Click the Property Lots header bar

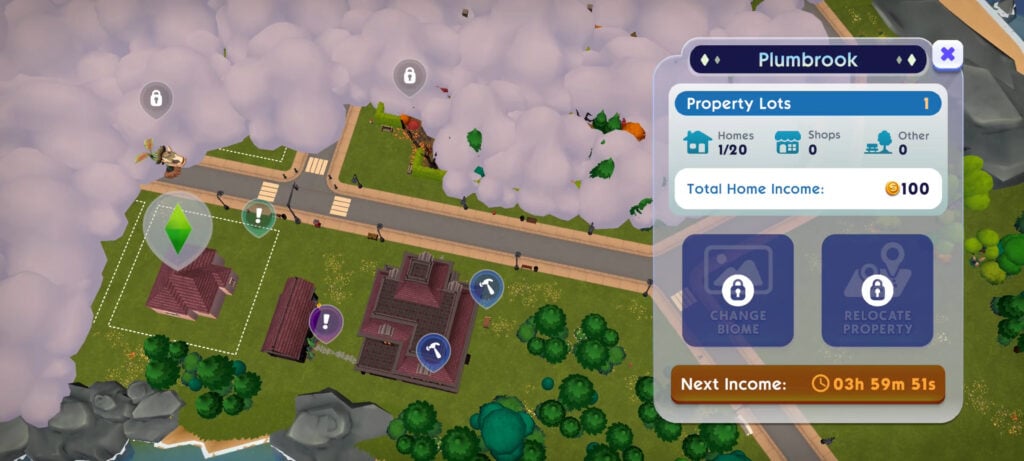[807, 103]
